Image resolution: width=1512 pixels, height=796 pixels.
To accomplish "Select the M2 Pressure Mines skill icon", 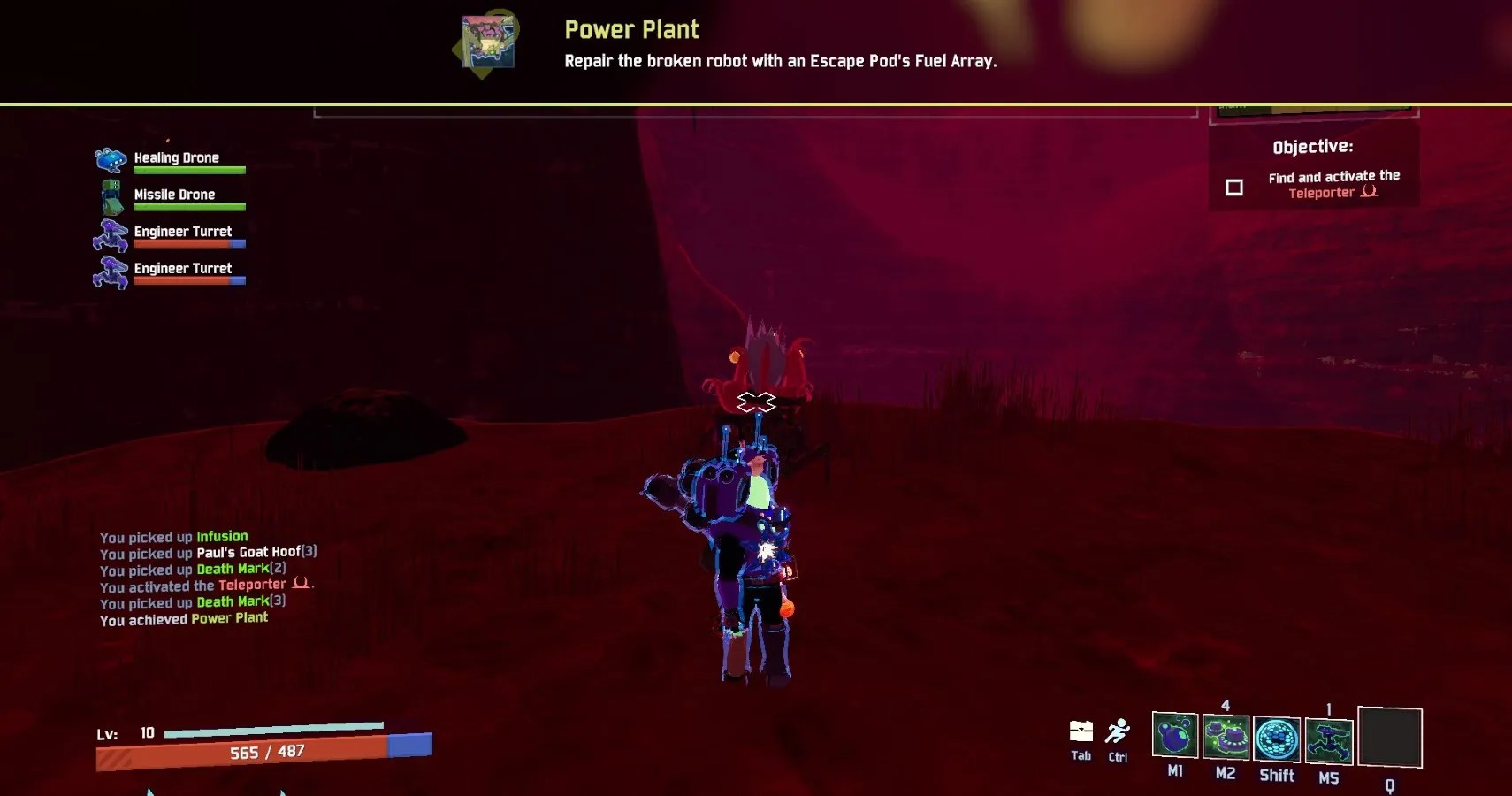I will tap(1227, 739).
